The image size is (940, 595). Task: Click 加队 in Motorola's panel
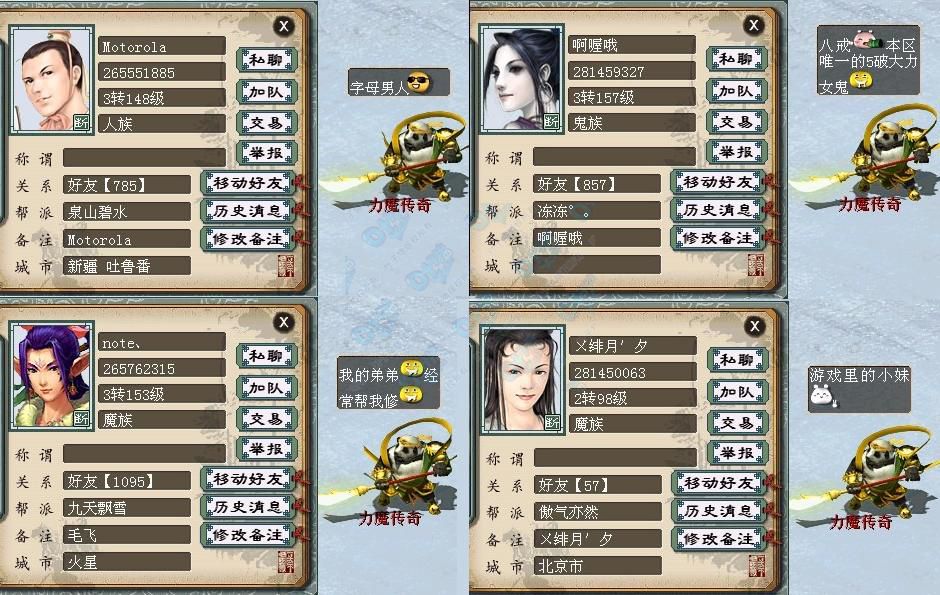(266, 92)
